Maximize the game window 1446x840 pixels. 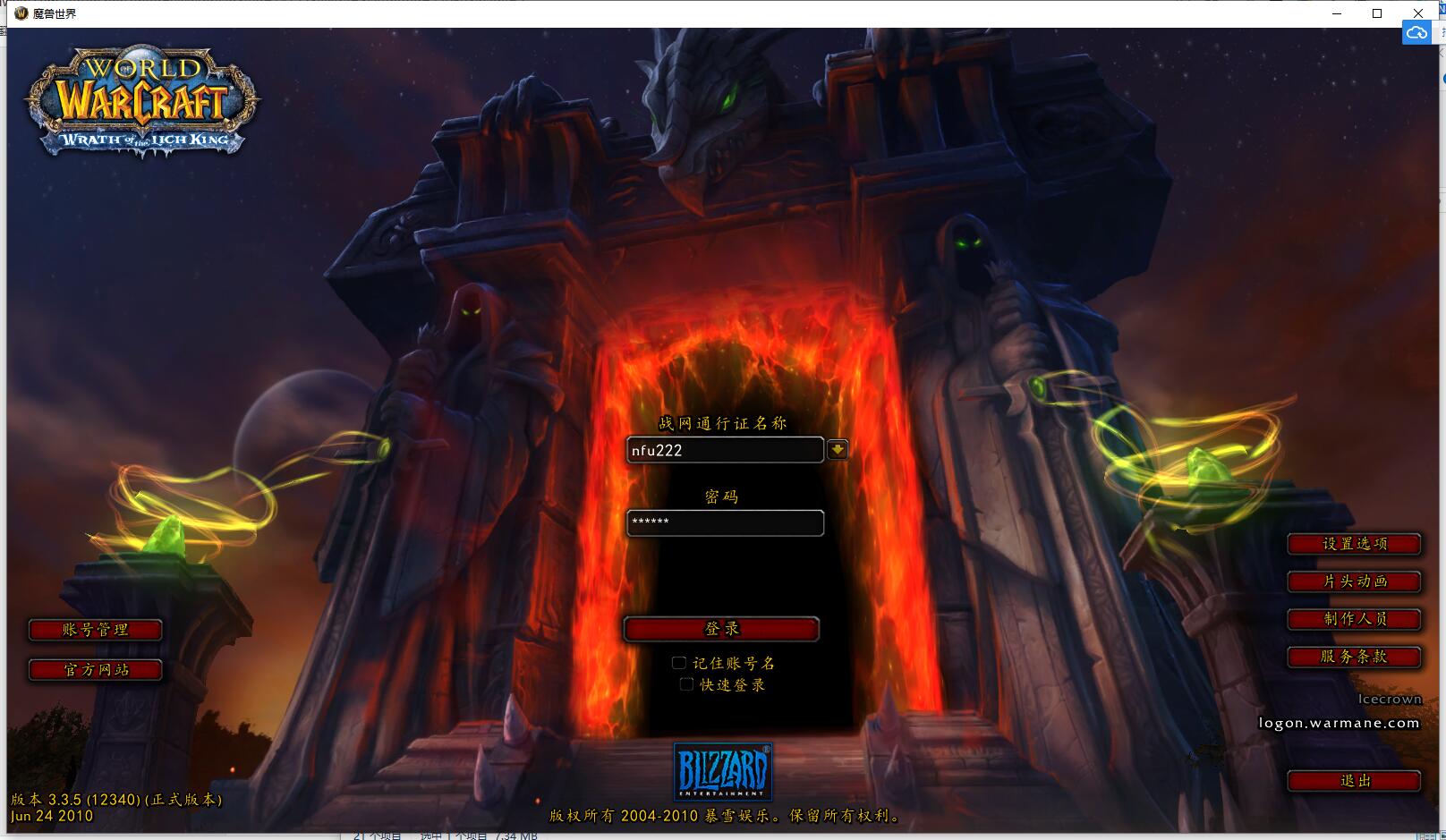1377,13
